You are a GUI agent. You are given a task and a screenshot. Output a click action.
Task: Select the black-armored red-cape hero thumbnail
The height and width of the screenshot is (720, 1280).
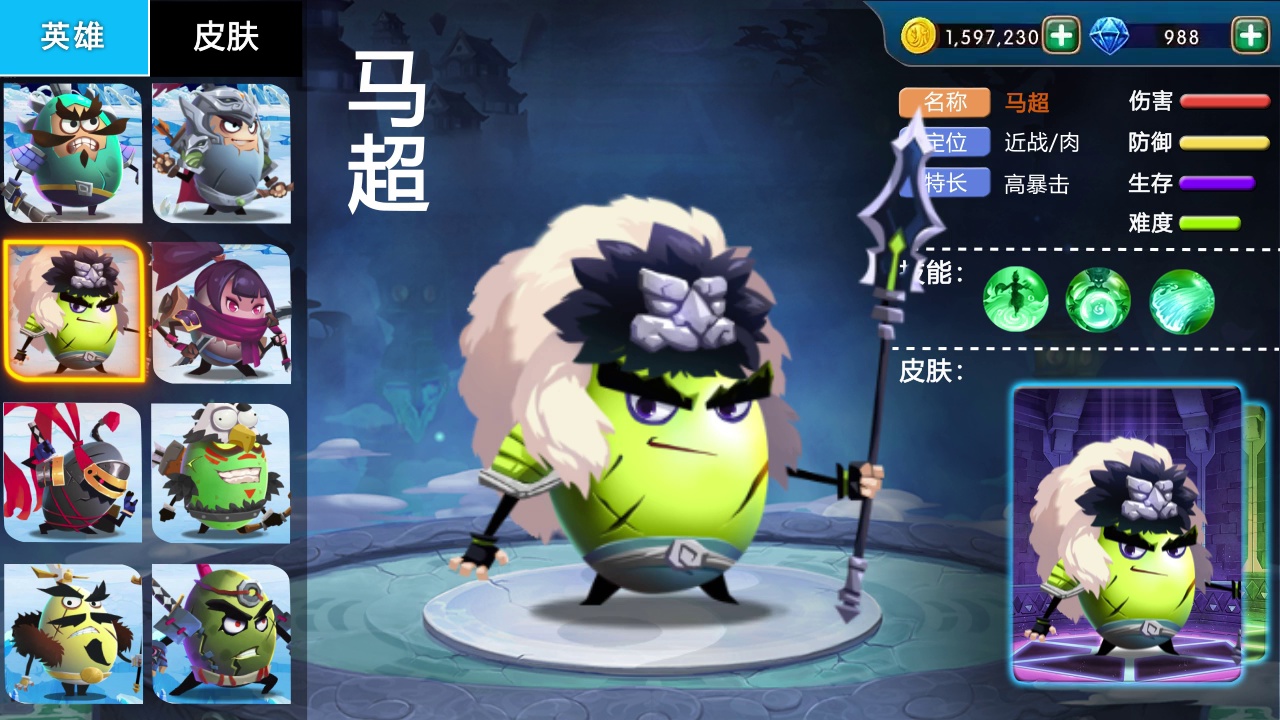[x=73, y=470]
